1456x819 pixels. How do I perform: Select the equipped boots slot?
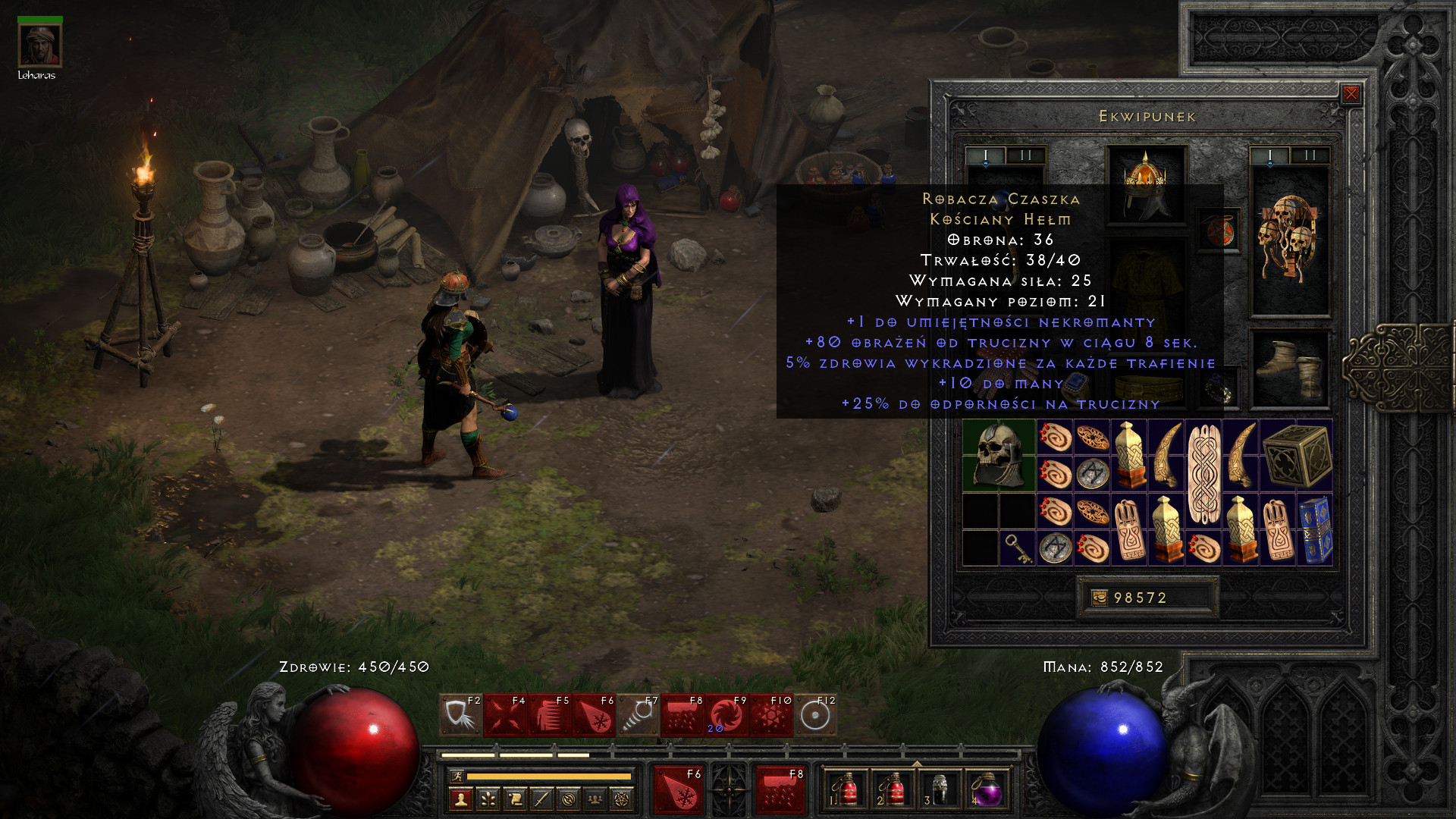[x=1289, y=369]
